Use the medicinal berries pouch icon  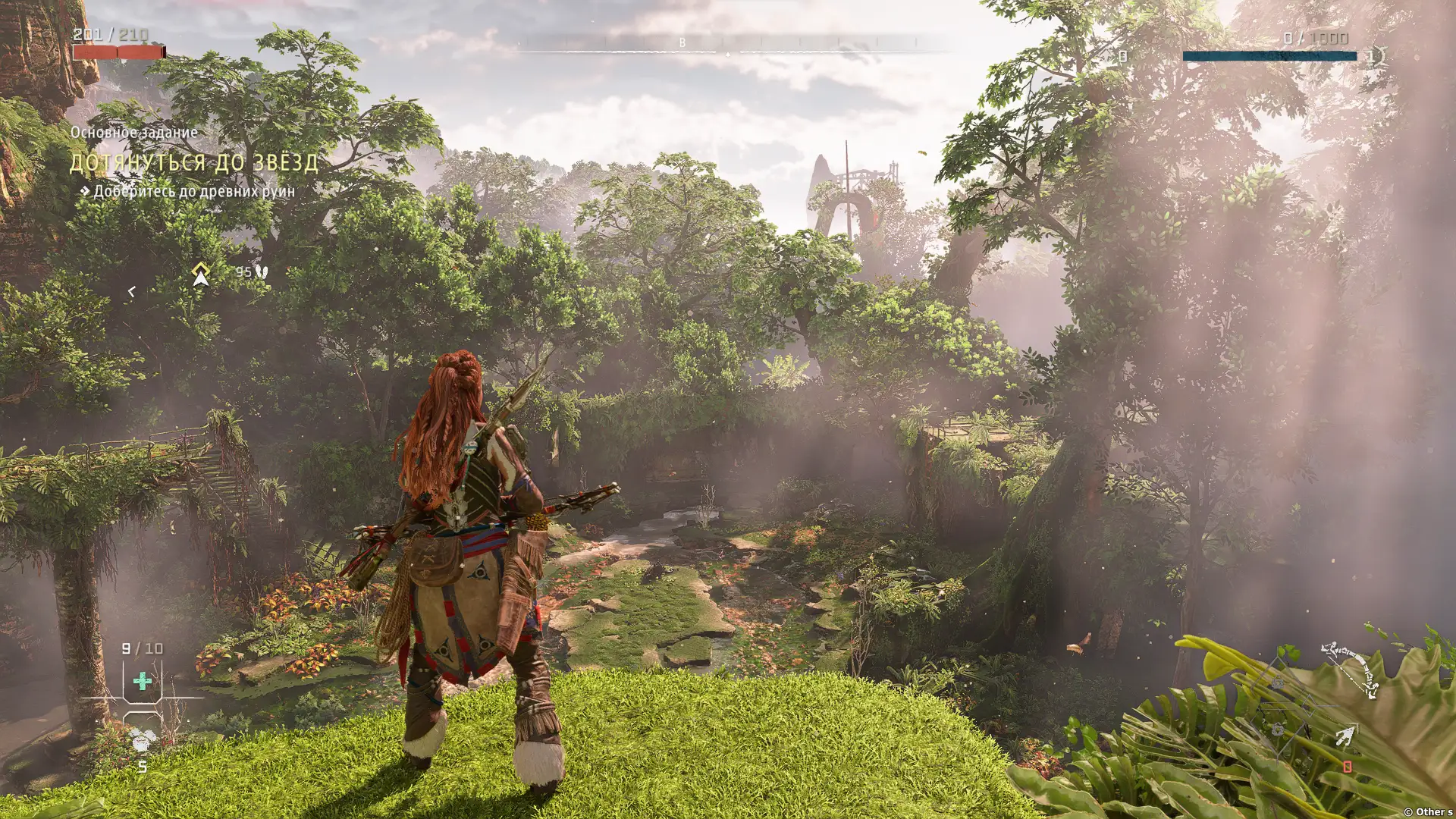[x=142, y=739]
